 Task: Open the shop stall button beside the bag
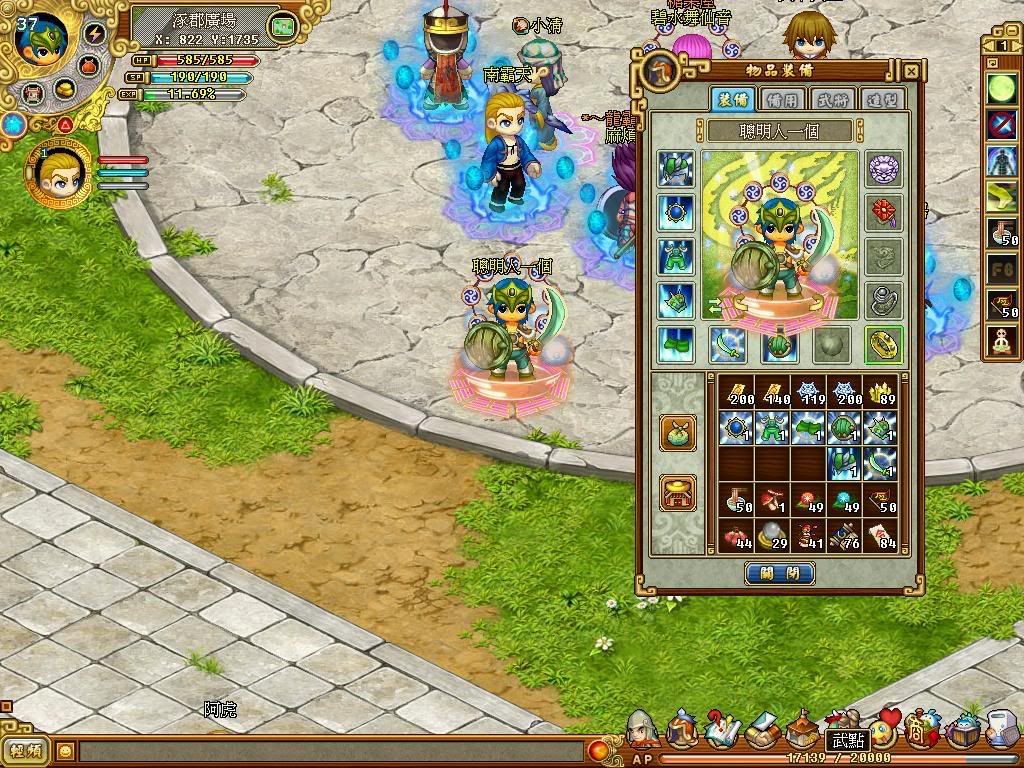(x=678, y=492)
